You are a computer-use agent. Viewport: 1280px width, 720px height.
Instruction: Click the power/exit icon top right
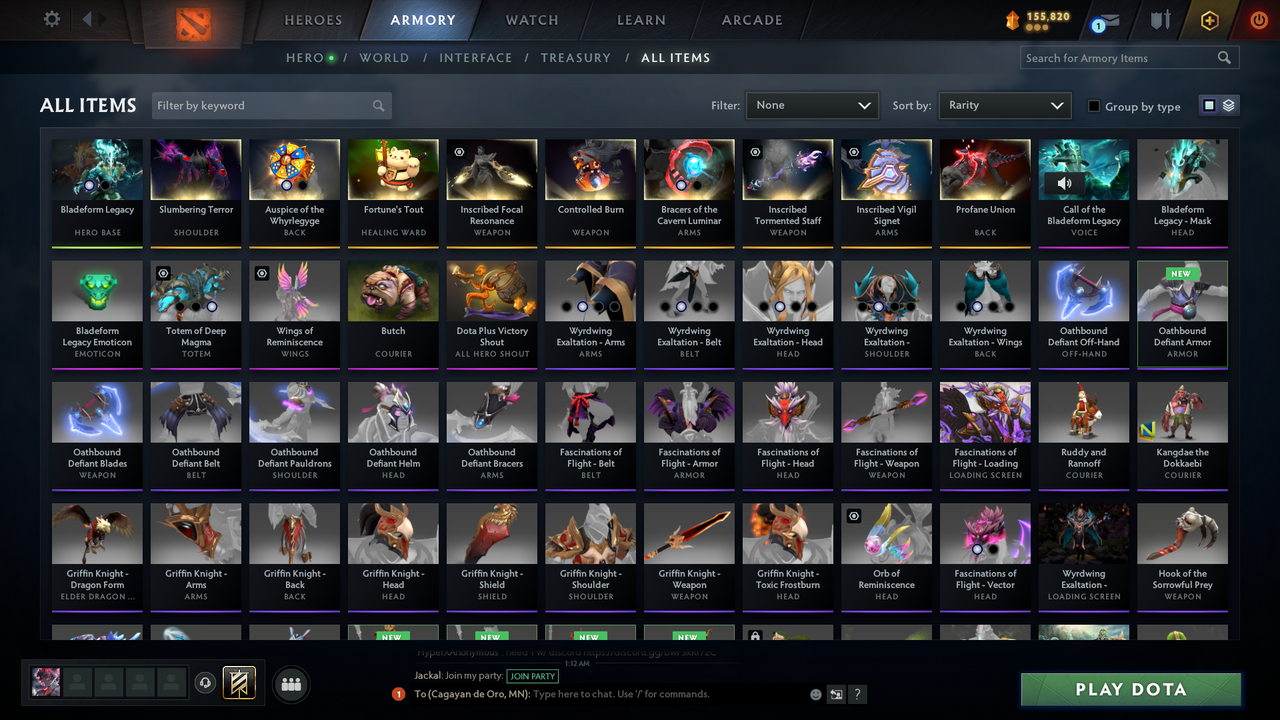[x=1258, y=19]
